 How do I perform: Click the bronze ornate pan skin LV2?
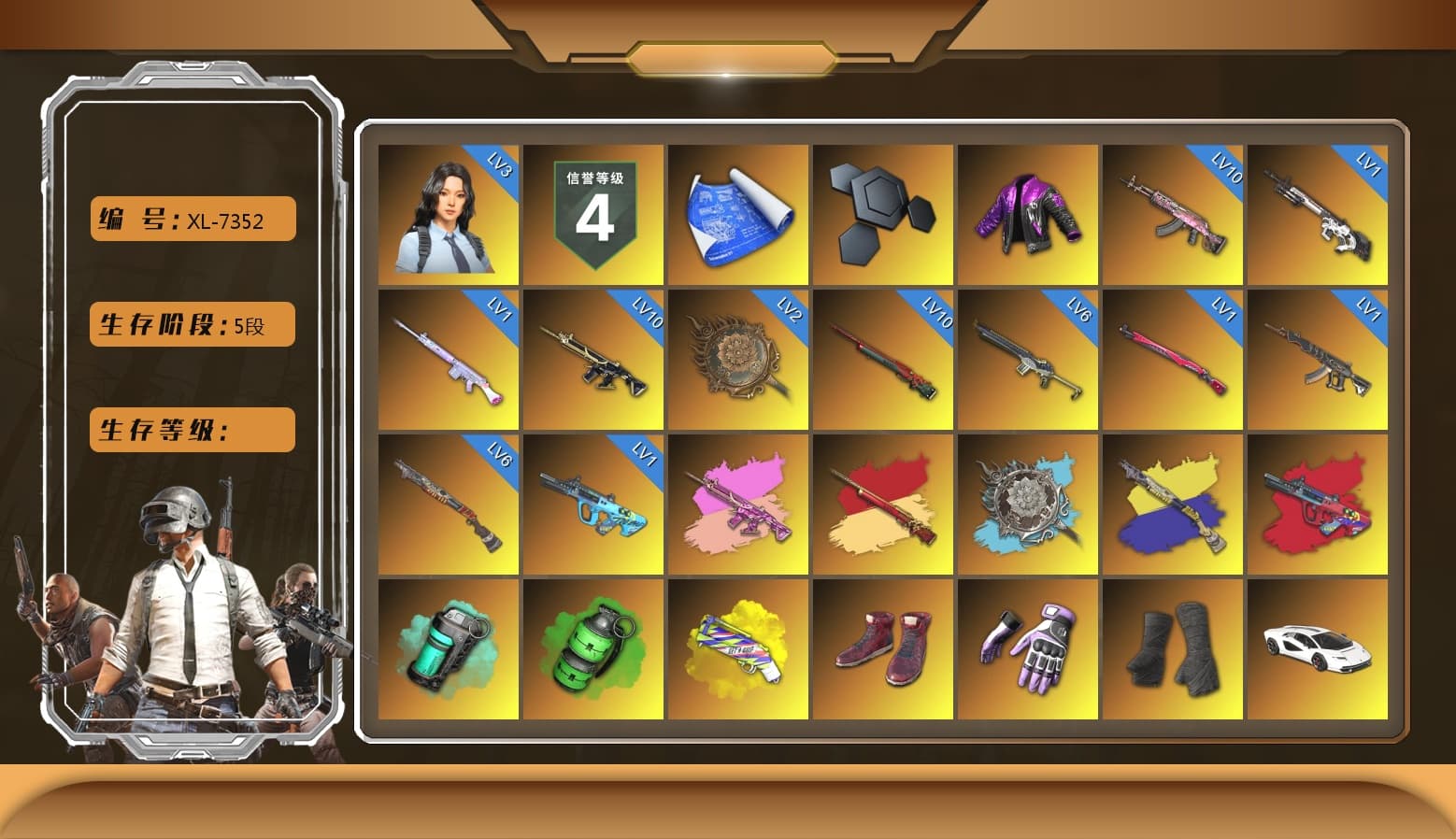click(x=739, y=358)
